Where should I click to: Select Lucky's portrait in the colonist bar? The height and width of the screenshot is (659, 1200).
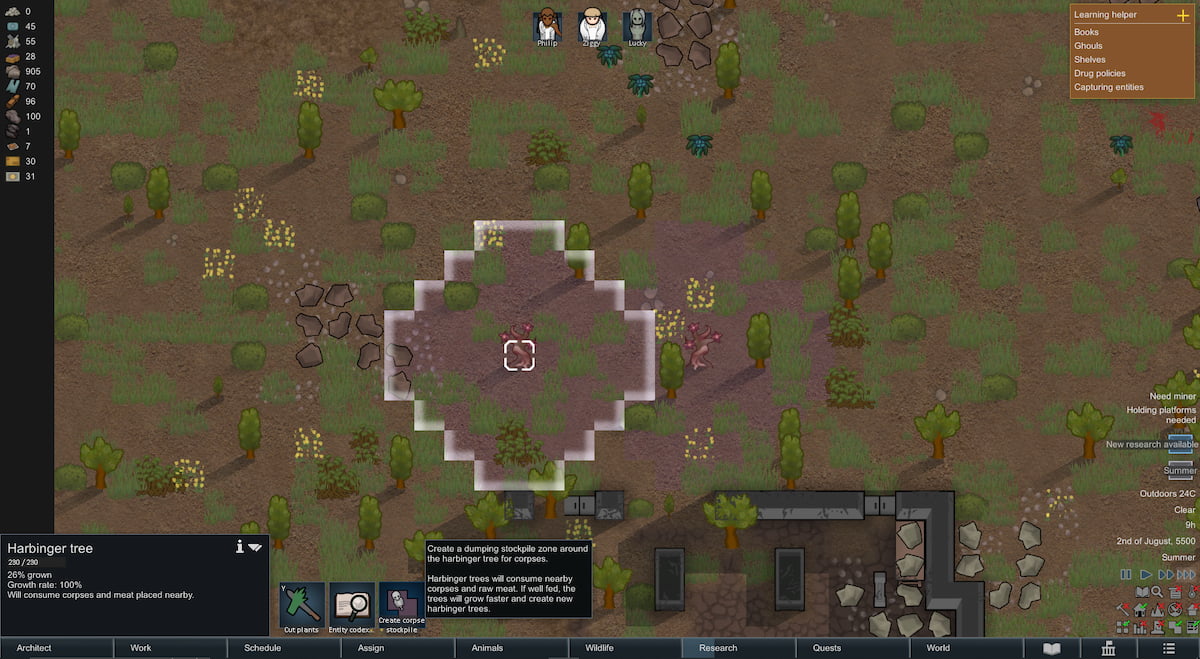tap(637, 25)
